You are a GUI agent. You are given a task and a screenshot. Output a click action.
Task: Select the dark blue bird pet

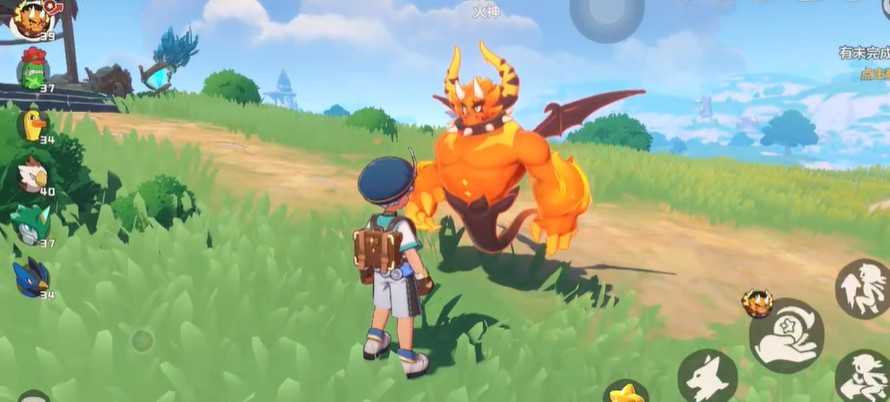pos(30,278)
